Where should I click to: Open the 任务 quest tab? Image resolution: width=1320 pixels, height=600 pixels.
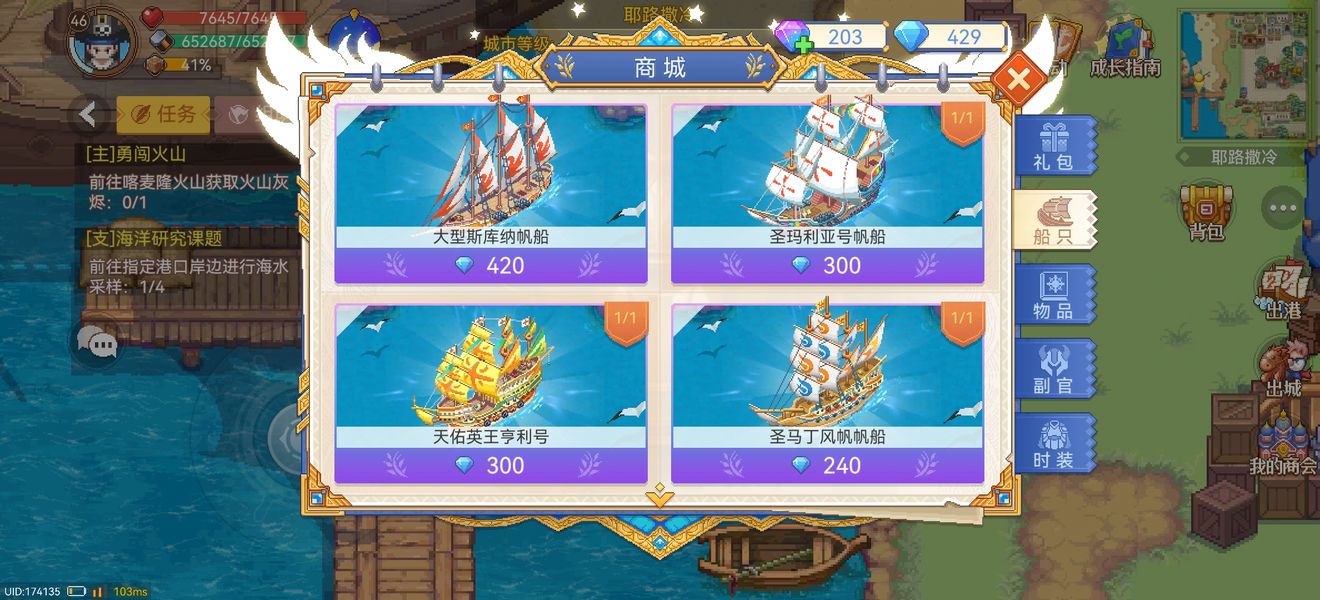pyautogui.click(x=164, y=115)
